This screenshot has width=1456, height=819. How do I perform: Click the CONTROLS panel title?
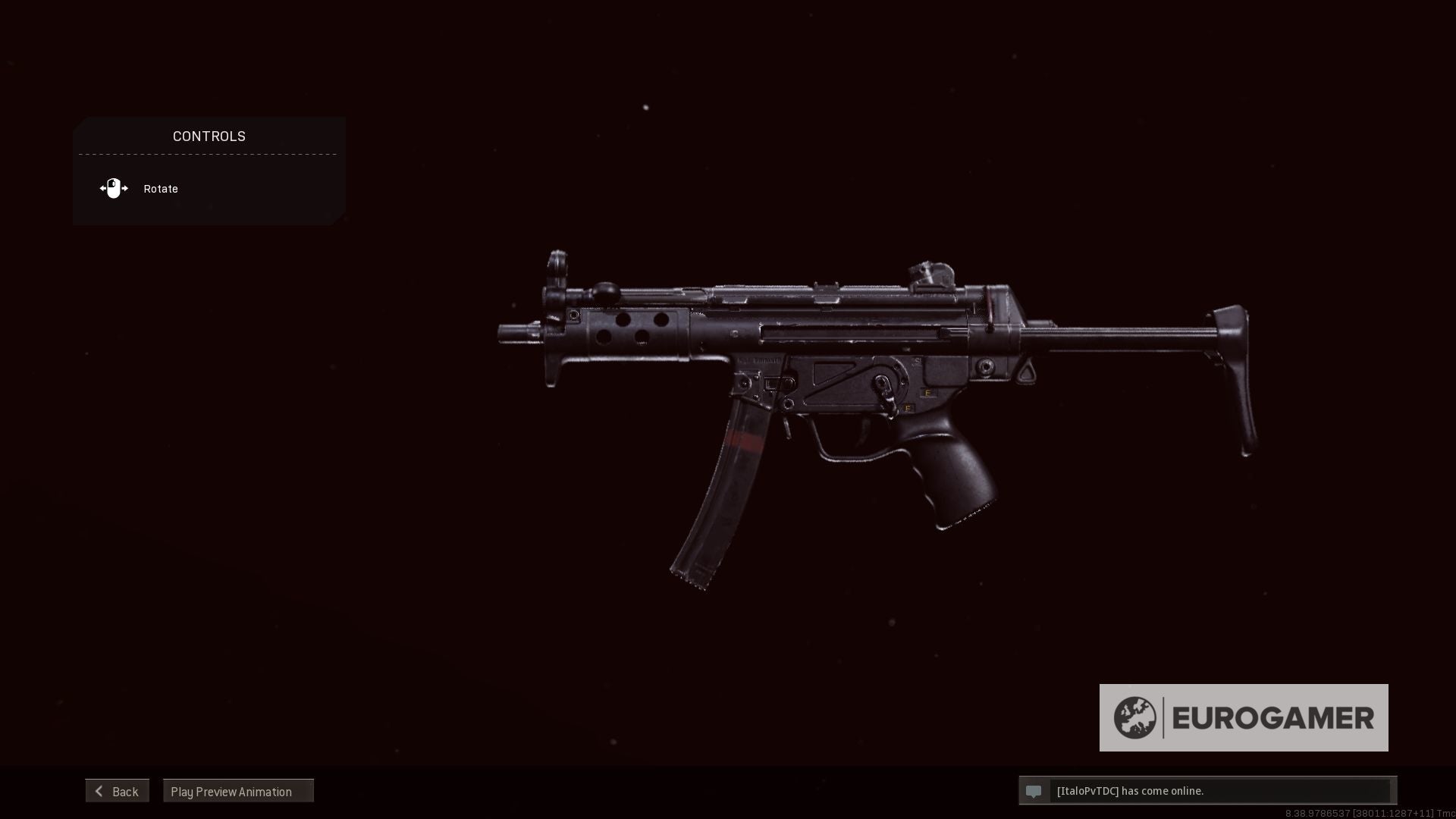(209, 136)
